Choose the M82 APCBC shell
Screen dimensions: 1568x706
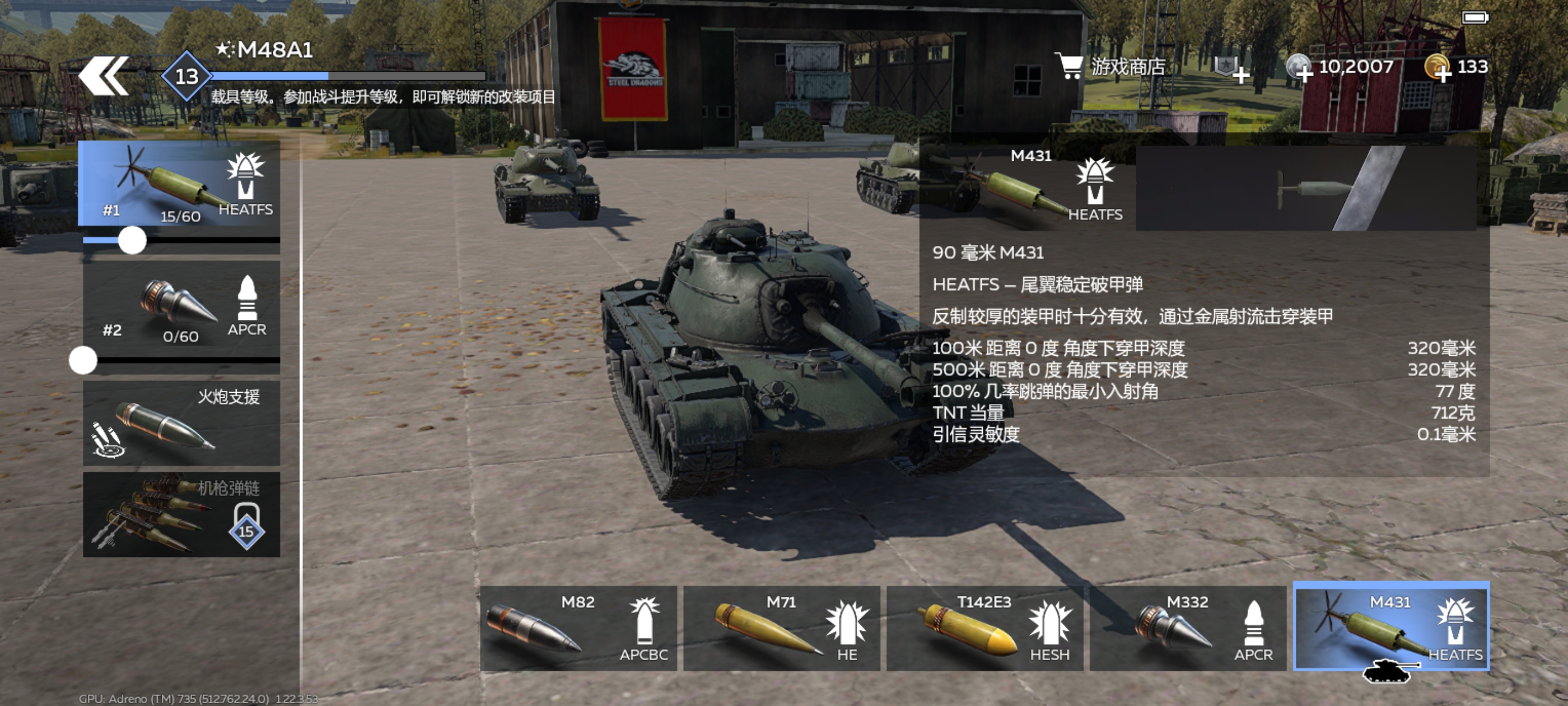[x=578, y=628]
